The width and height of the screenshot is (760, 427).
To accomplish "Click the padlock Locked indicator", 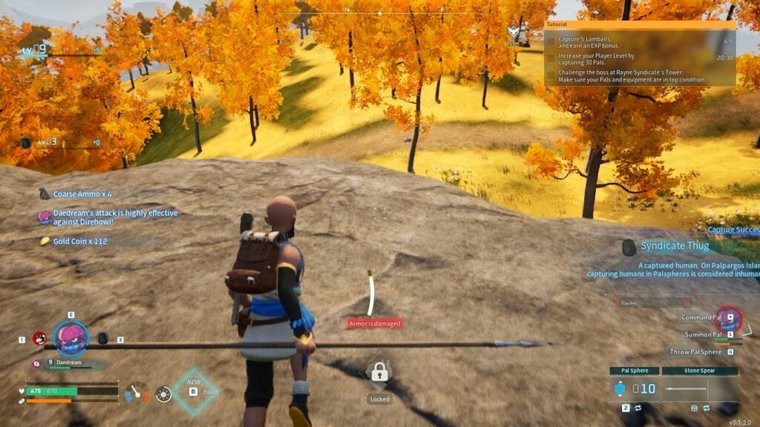I will coord(379,376).
